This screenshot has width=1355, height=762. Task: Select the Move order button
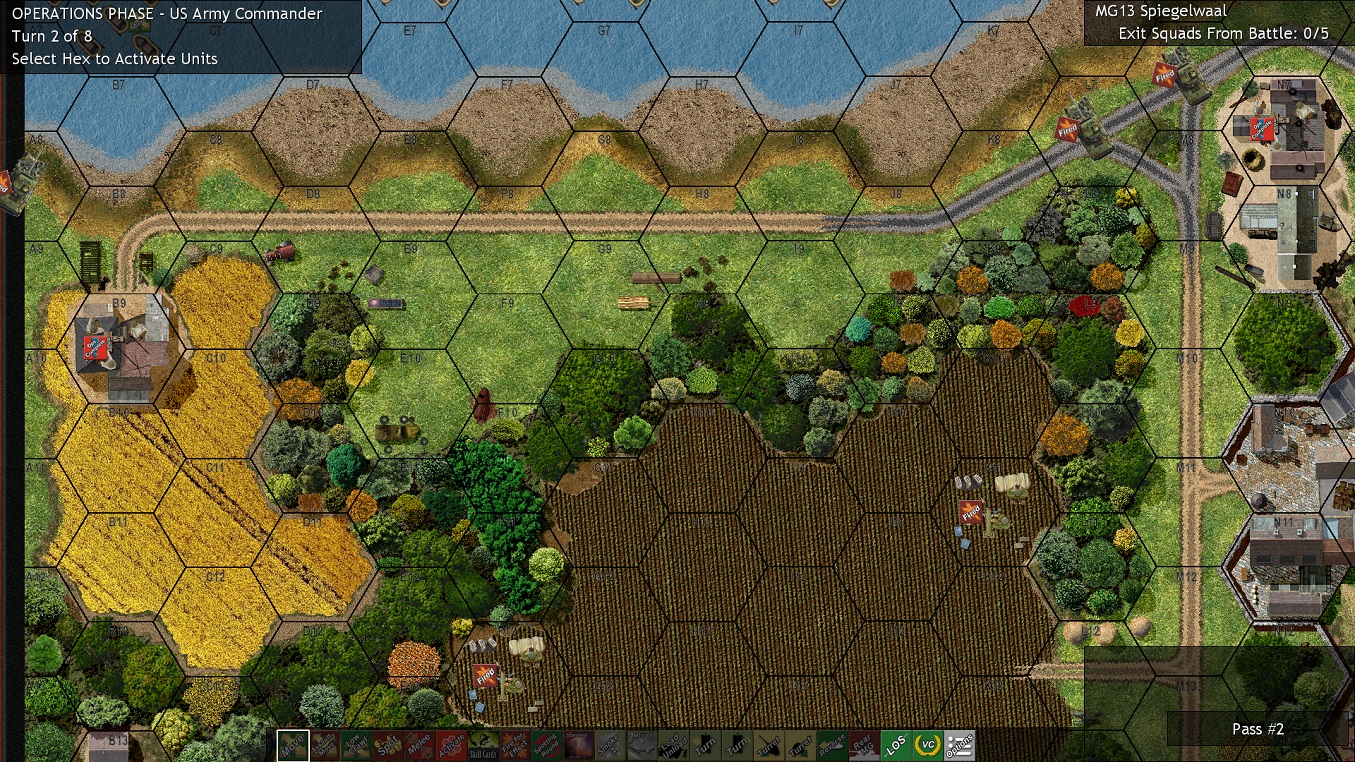(293, 746)
